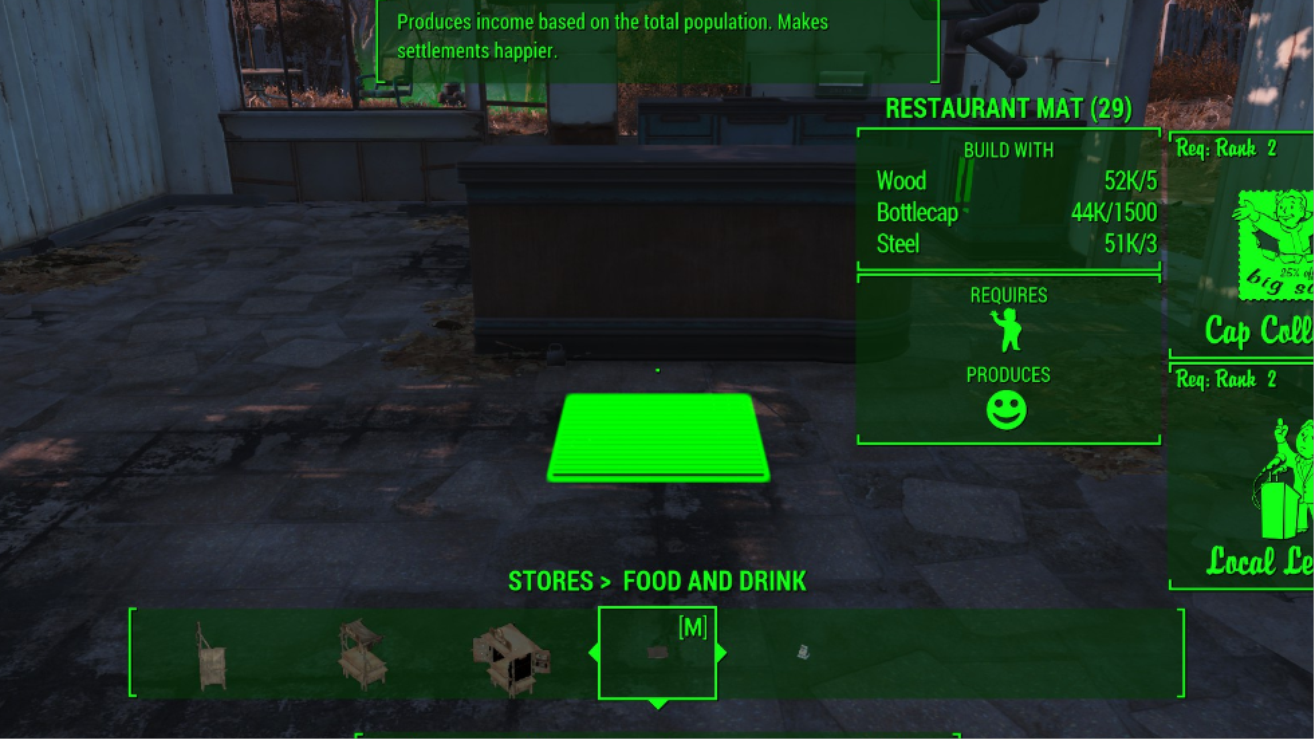
Task: Choose the medium canopy food stall
Action: pos(361,655)
